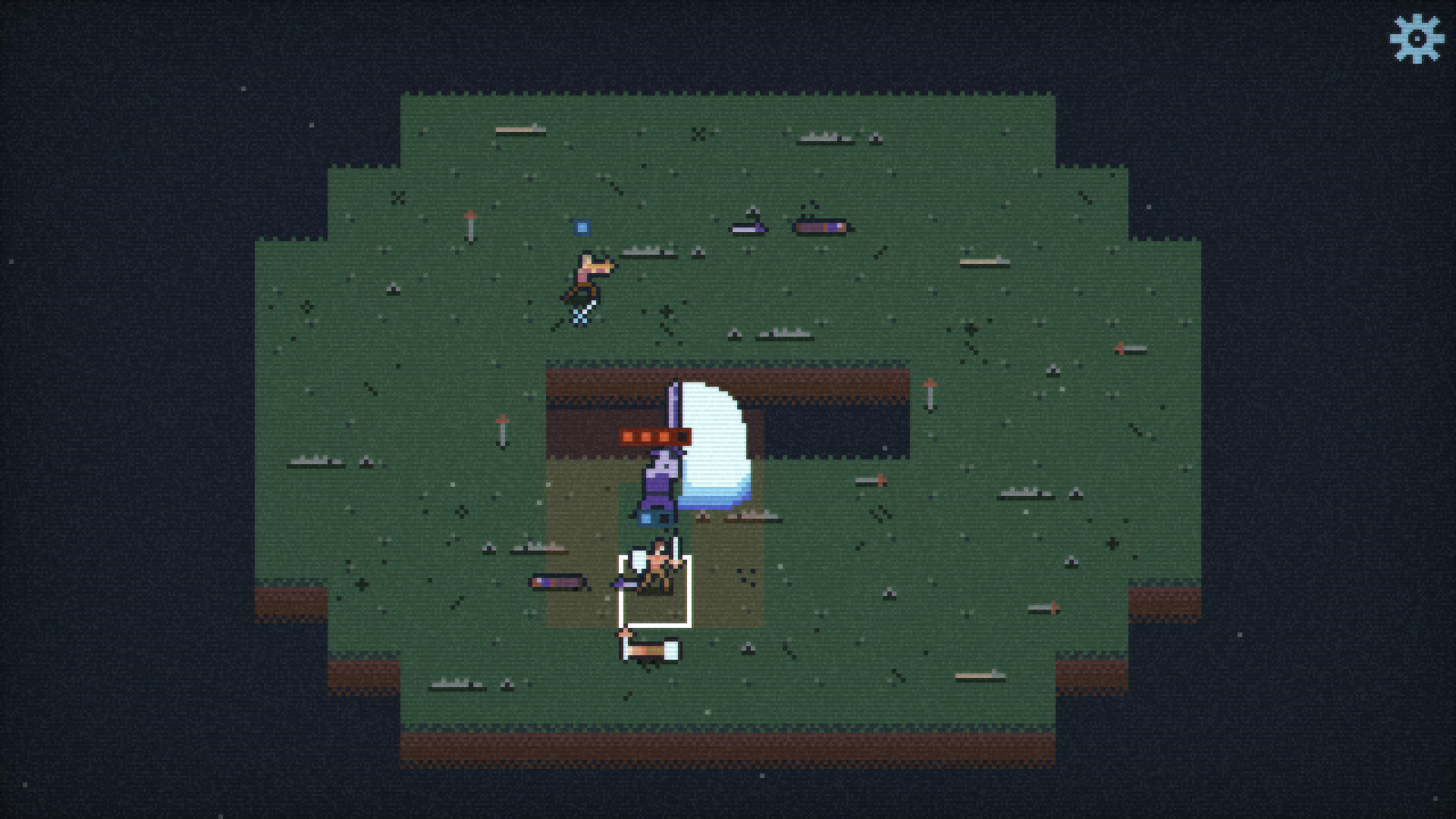Image resolution: width=1456 pixels, height=819 pixels.
Task: Click the sword grave marker left of the pit
Action: [502, 432]
